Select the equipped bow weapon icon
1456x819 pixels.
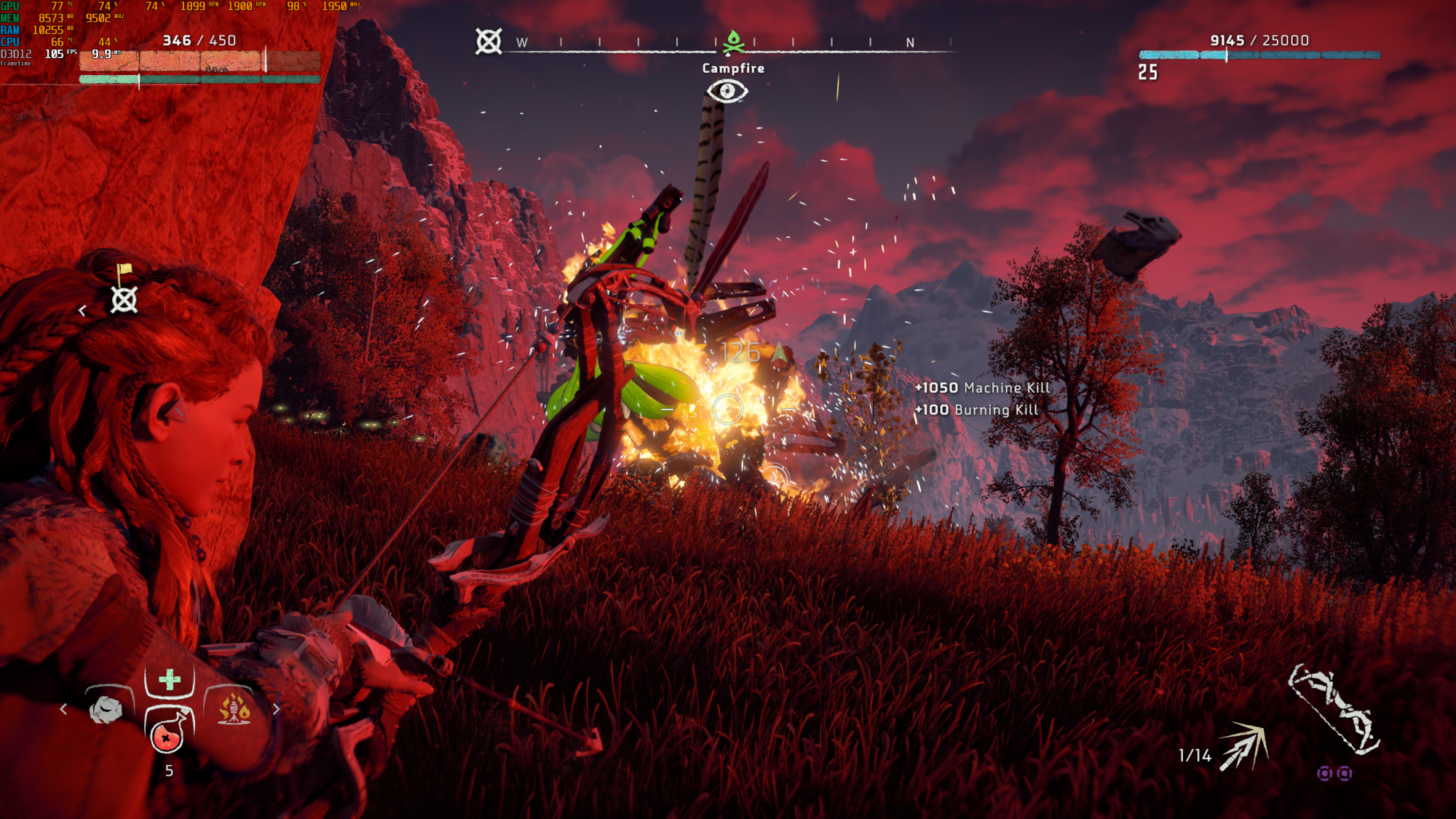1334,710
